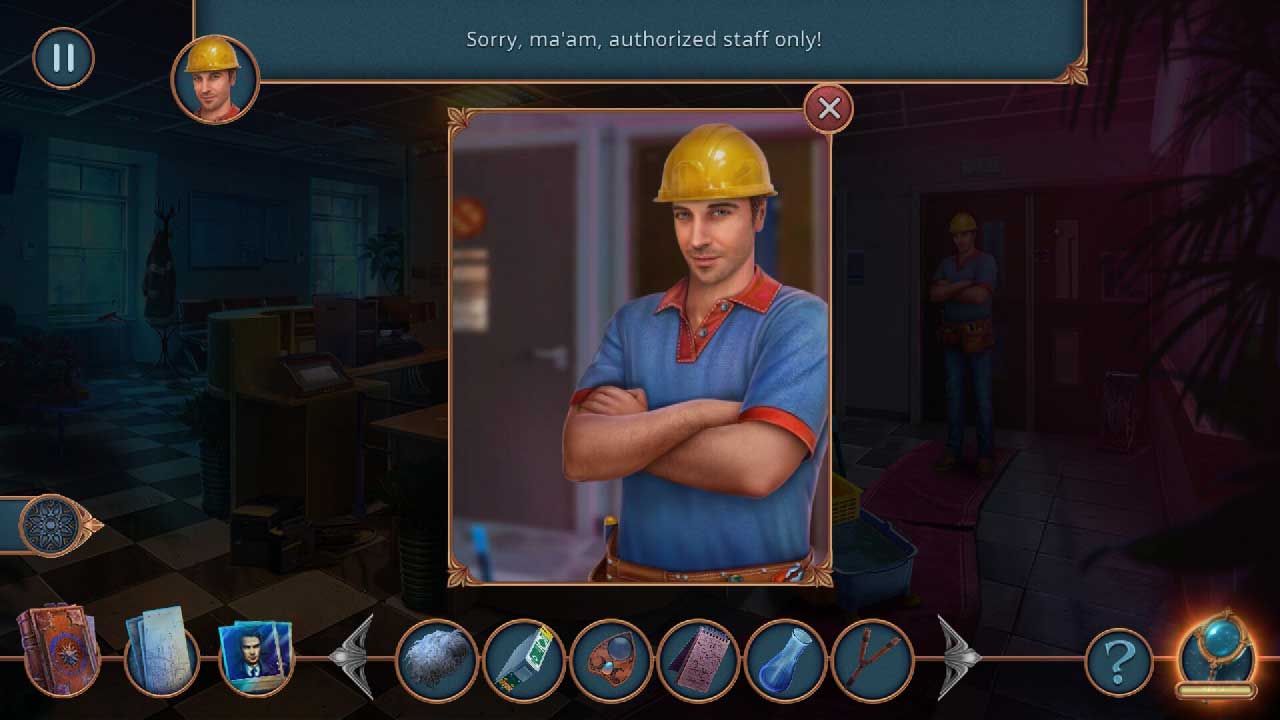The width and height of the screenshot is (1280, 720).
Task: Select the gray fur item slot
Action: tap(436, 660)
